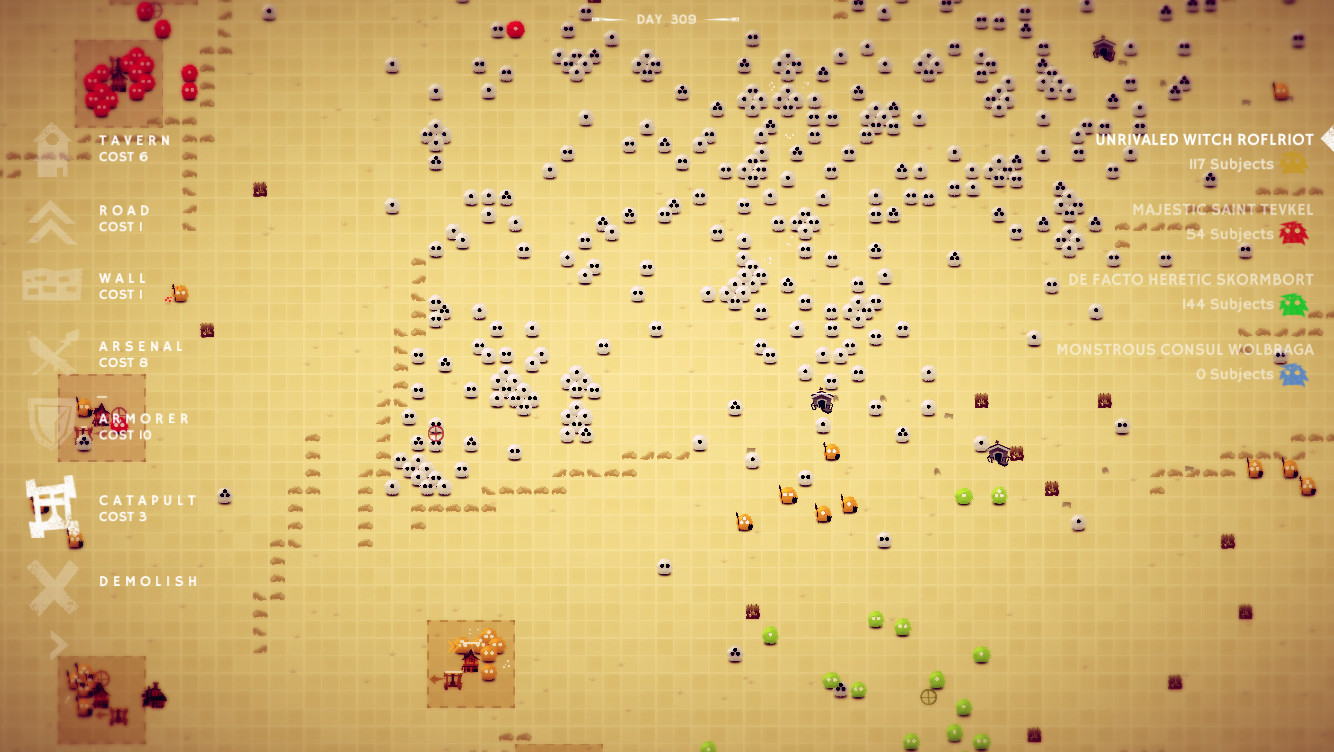1334x752 pixels.
Task: Select the MAJESTIC SAINT TEVKEL entry
Action: tap(1222, 210)
